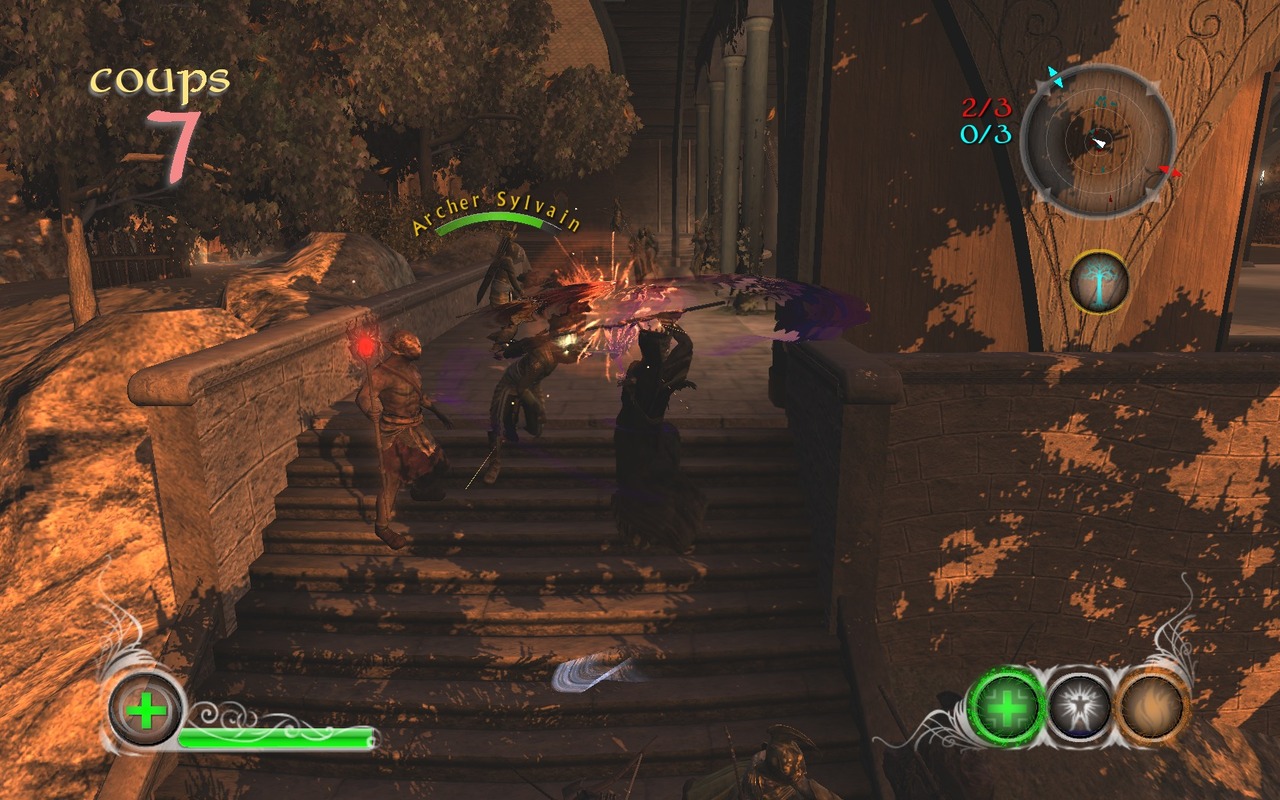Activate the green cross heal ability
This screenshot has width=1280, height=800.
click(x=1008, y=706)
